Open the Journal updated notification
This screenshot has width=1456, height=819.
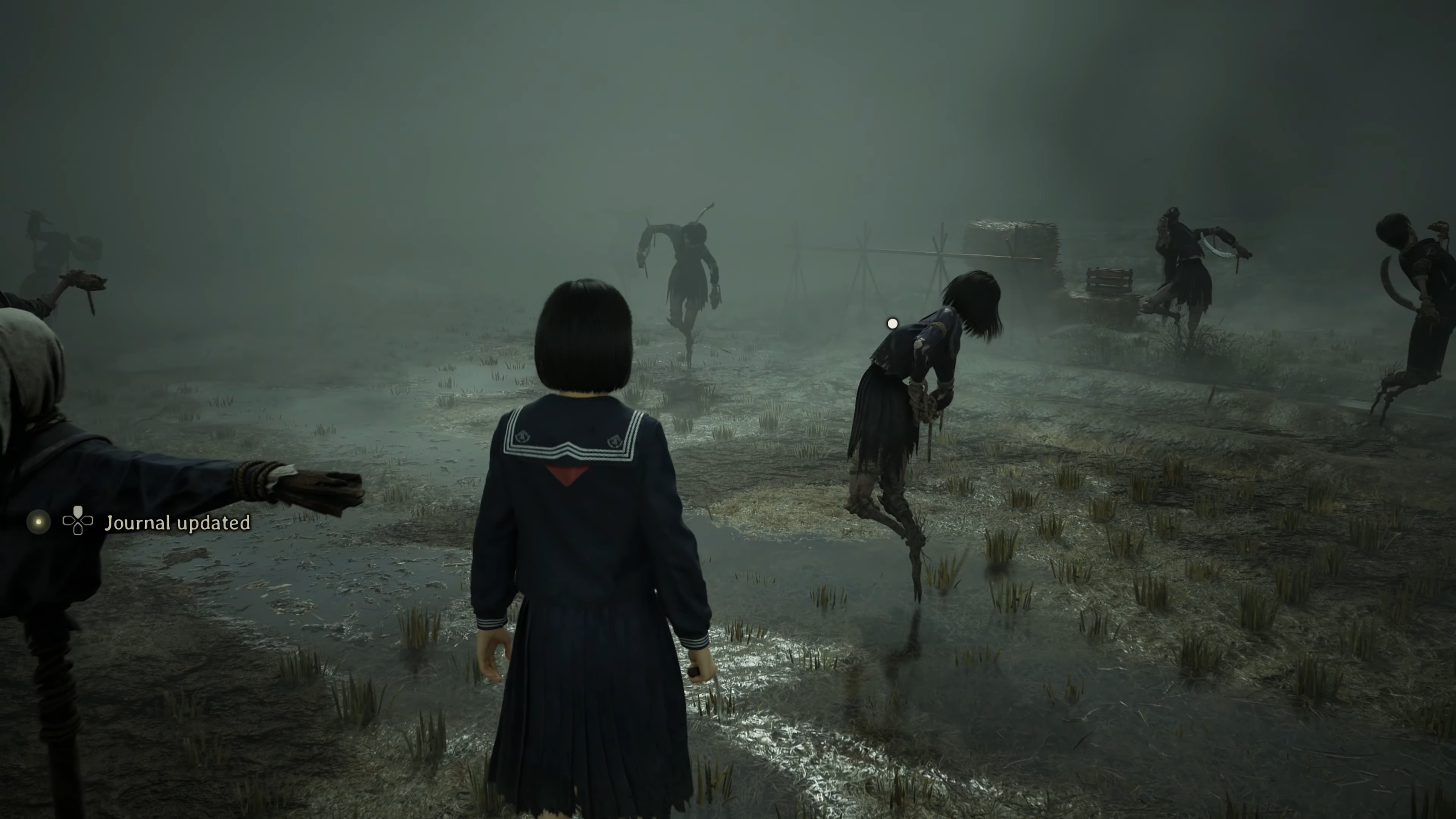click(177, 523)
